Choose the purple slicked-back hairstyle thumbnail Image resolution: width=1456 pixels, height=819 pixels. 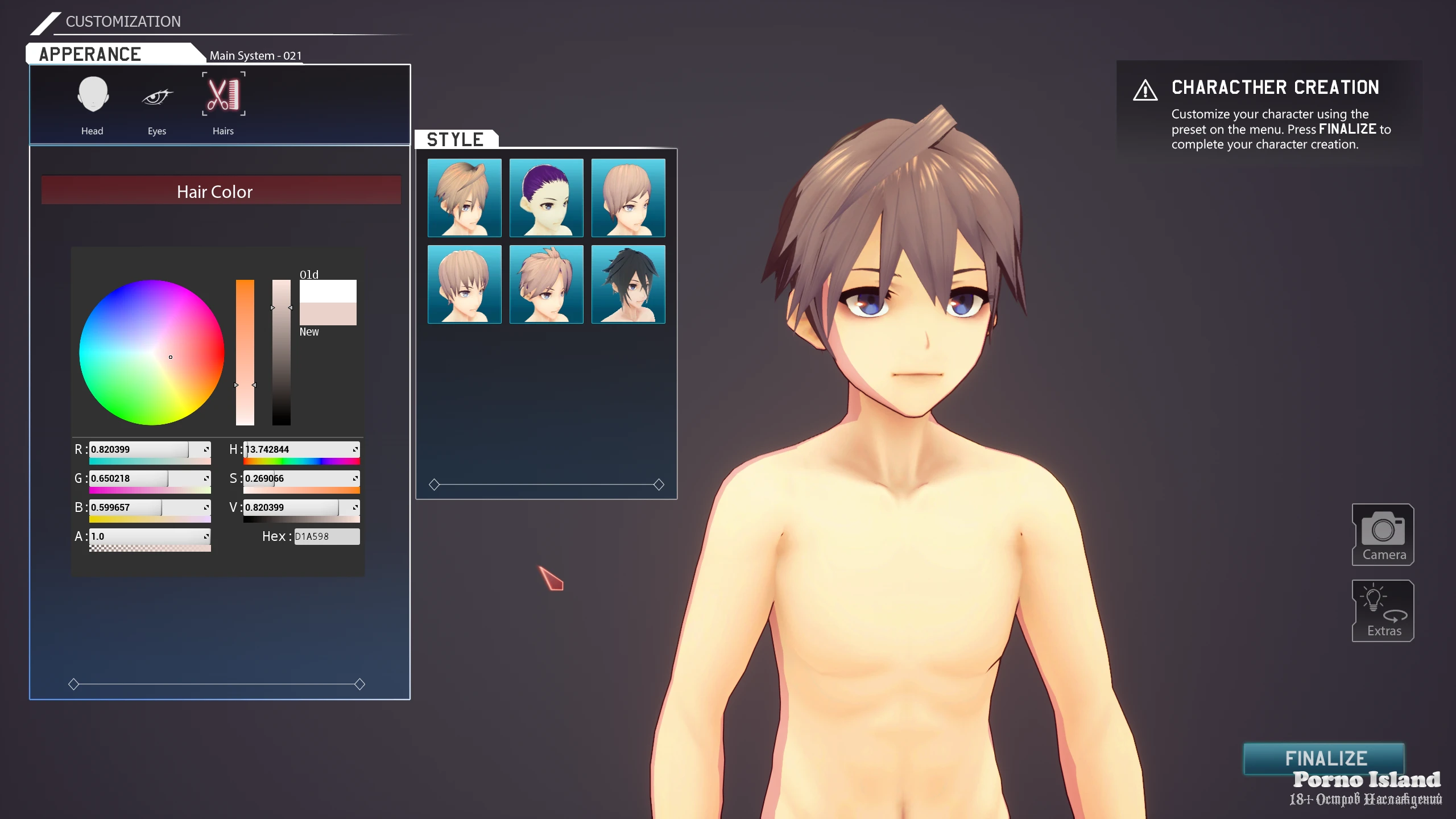(x=546, y=197)
